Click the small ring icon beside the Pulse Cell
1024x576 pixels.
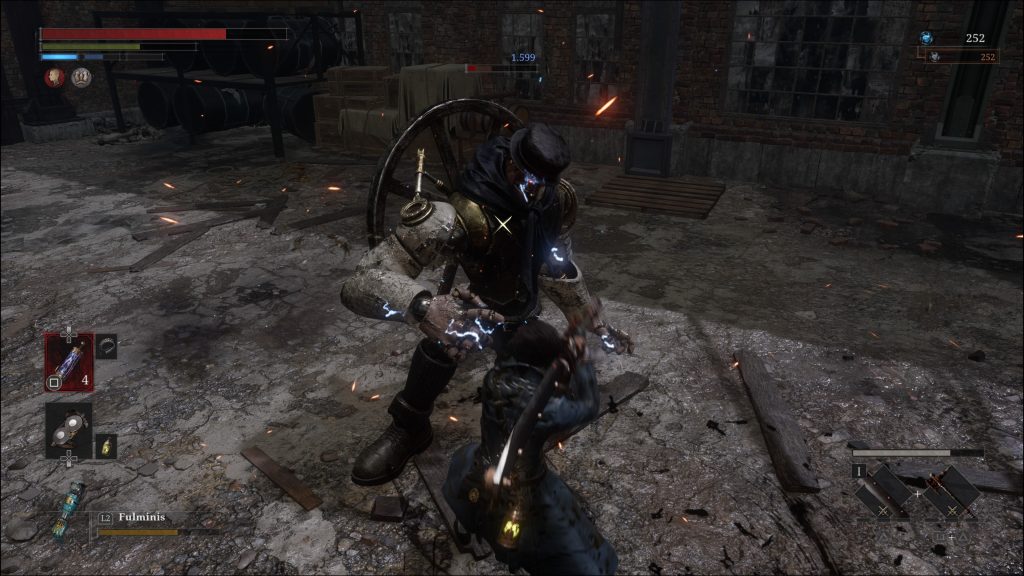[x=107, y=346]
